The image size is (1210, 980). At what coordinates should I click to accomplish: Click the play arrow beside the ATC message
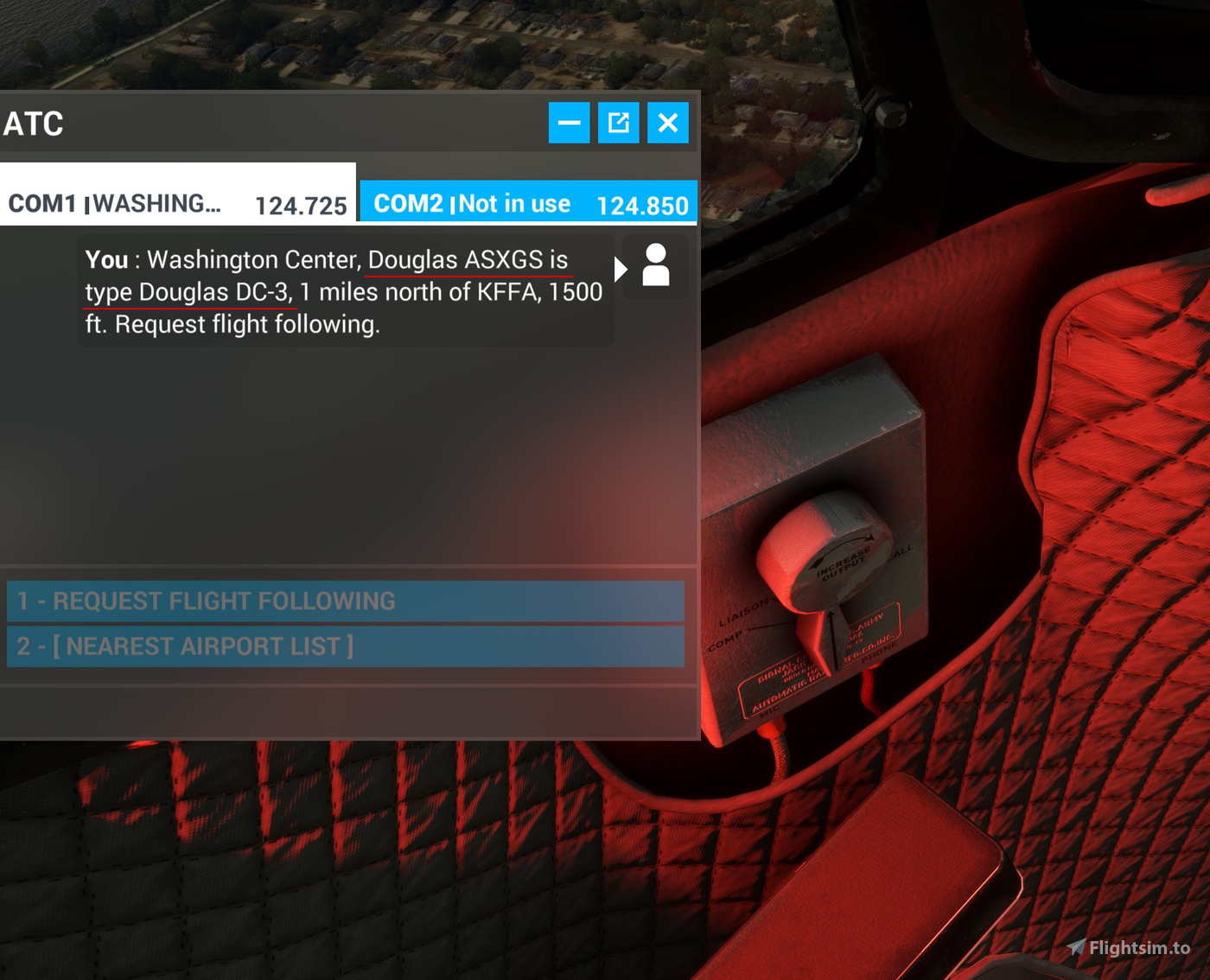click(x=621, y=269)
